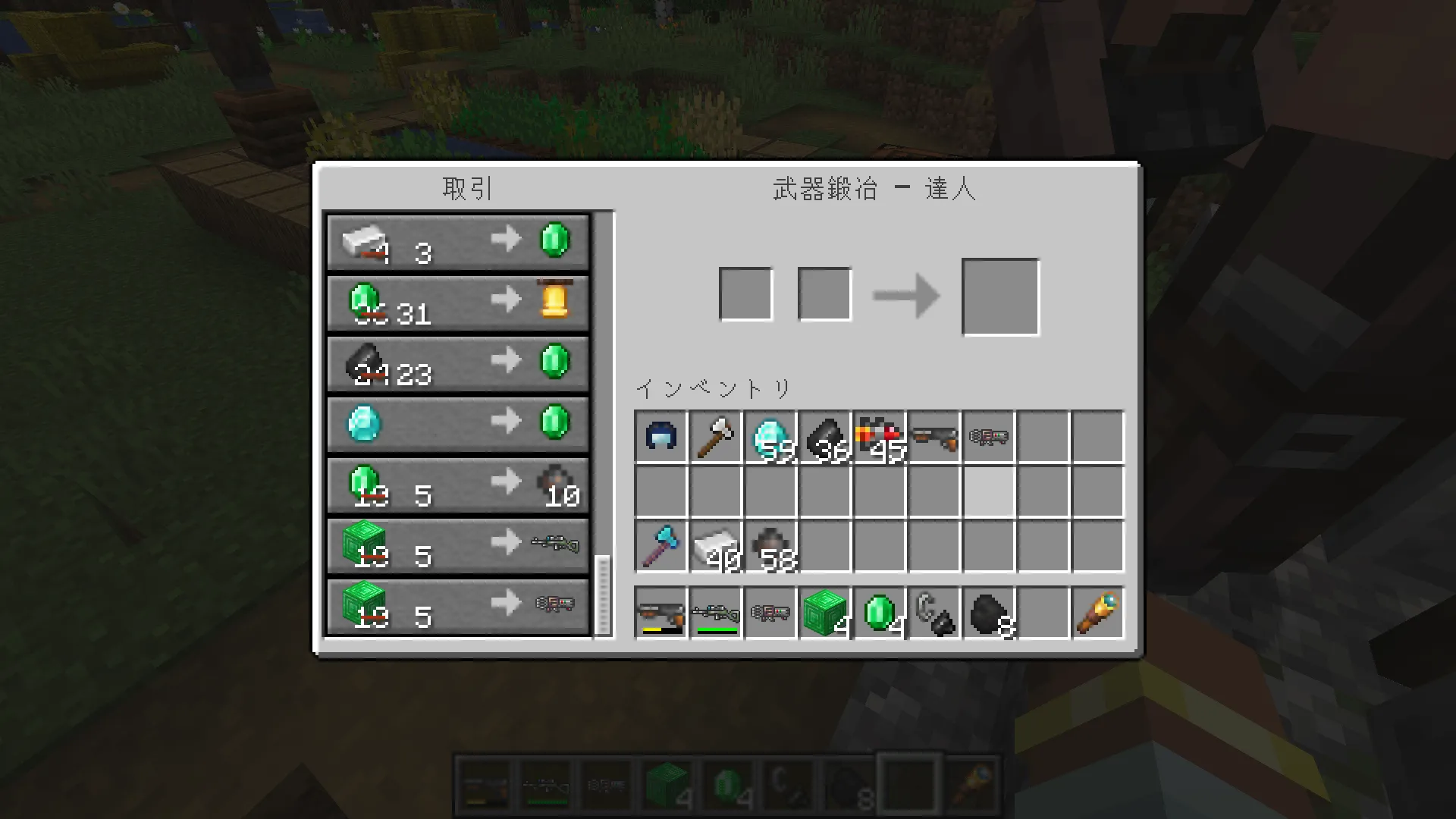Click the 58 gunpowder stack

pyautogui.click(x=768, y=546)
